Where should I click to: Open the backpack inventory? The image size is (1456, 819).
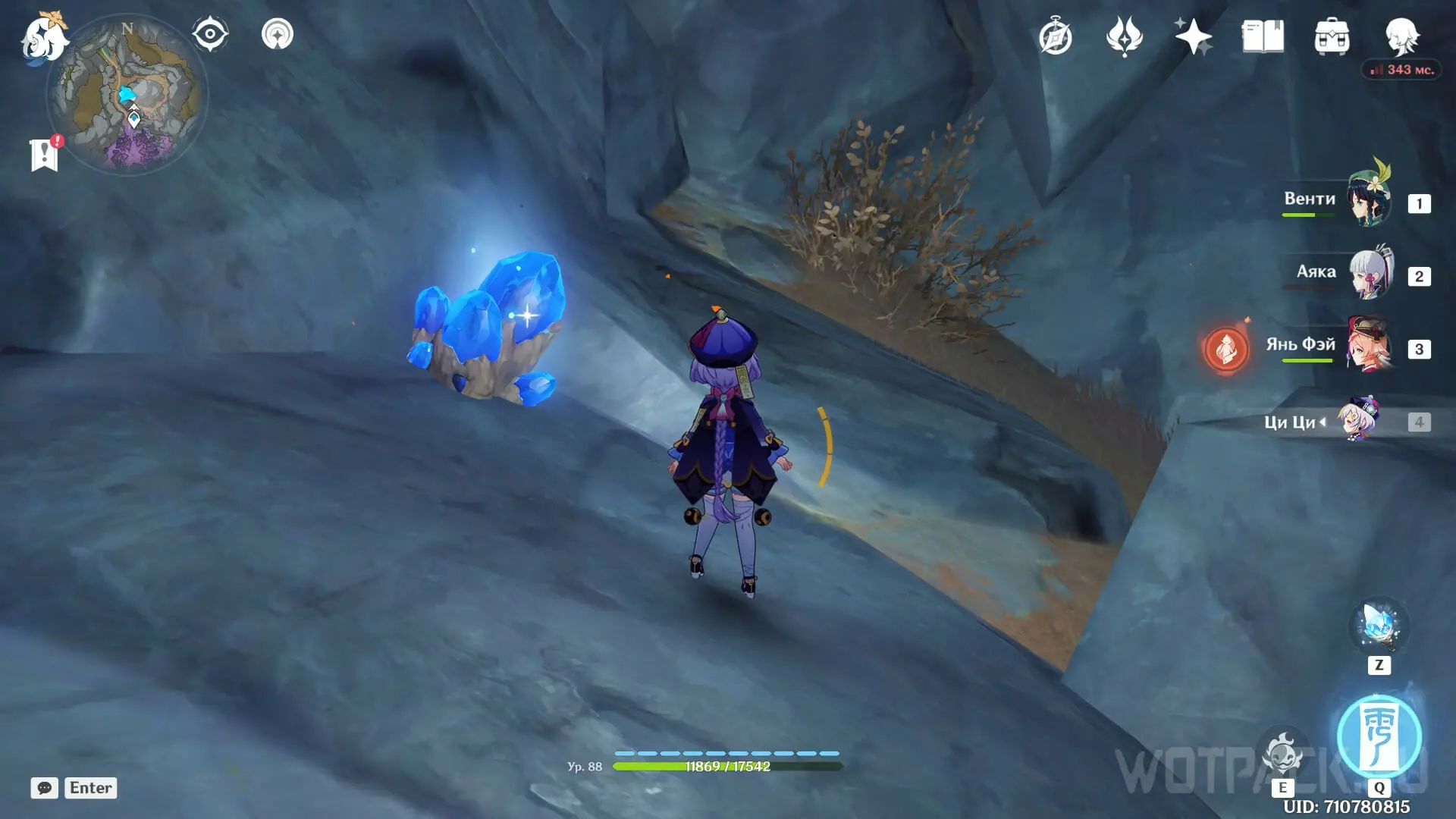(x=1332, y=37)
